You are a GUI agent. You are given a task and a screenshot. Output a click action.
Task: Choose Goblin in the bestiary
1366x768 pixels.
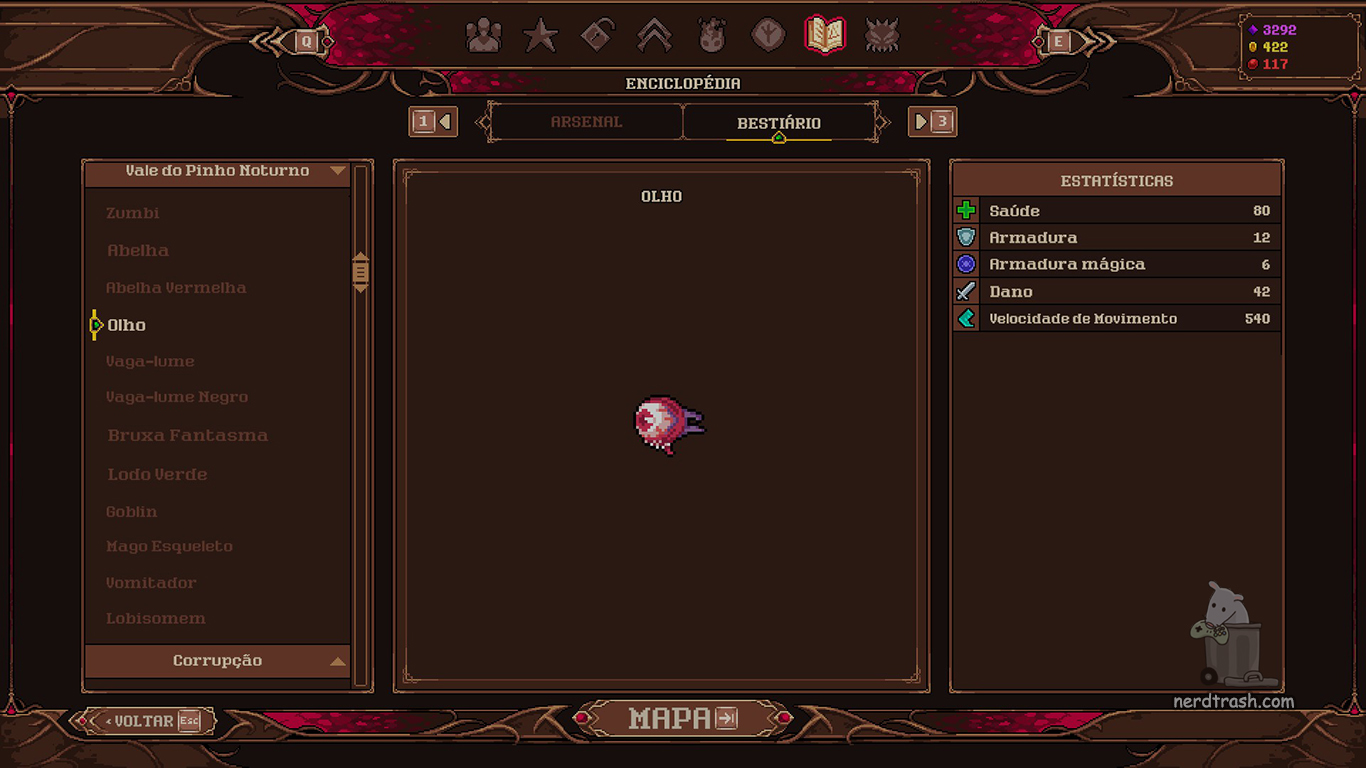click(x=132, y=511)
